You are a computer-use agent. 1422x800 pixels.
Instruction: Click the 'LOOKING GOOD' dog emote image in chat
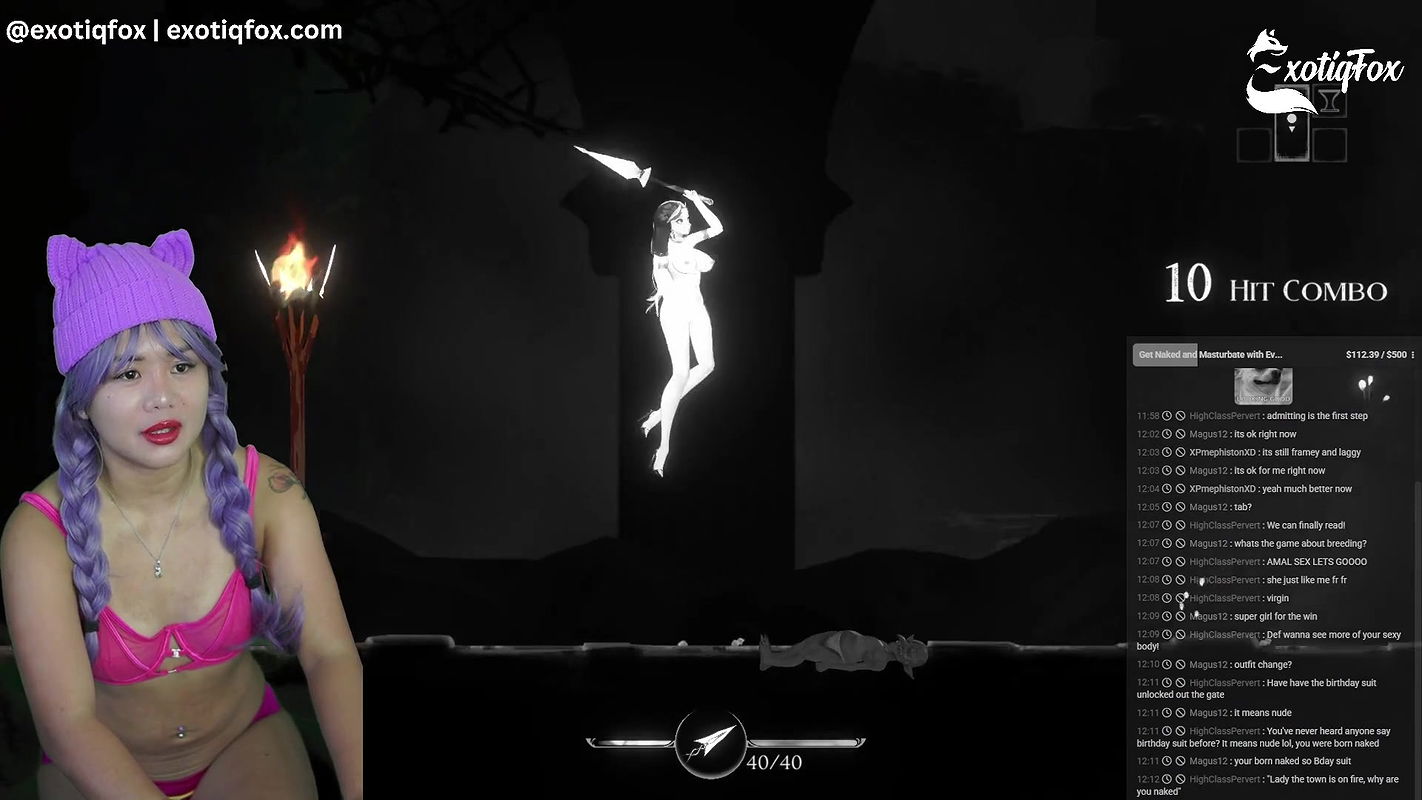pos(1263,385)
